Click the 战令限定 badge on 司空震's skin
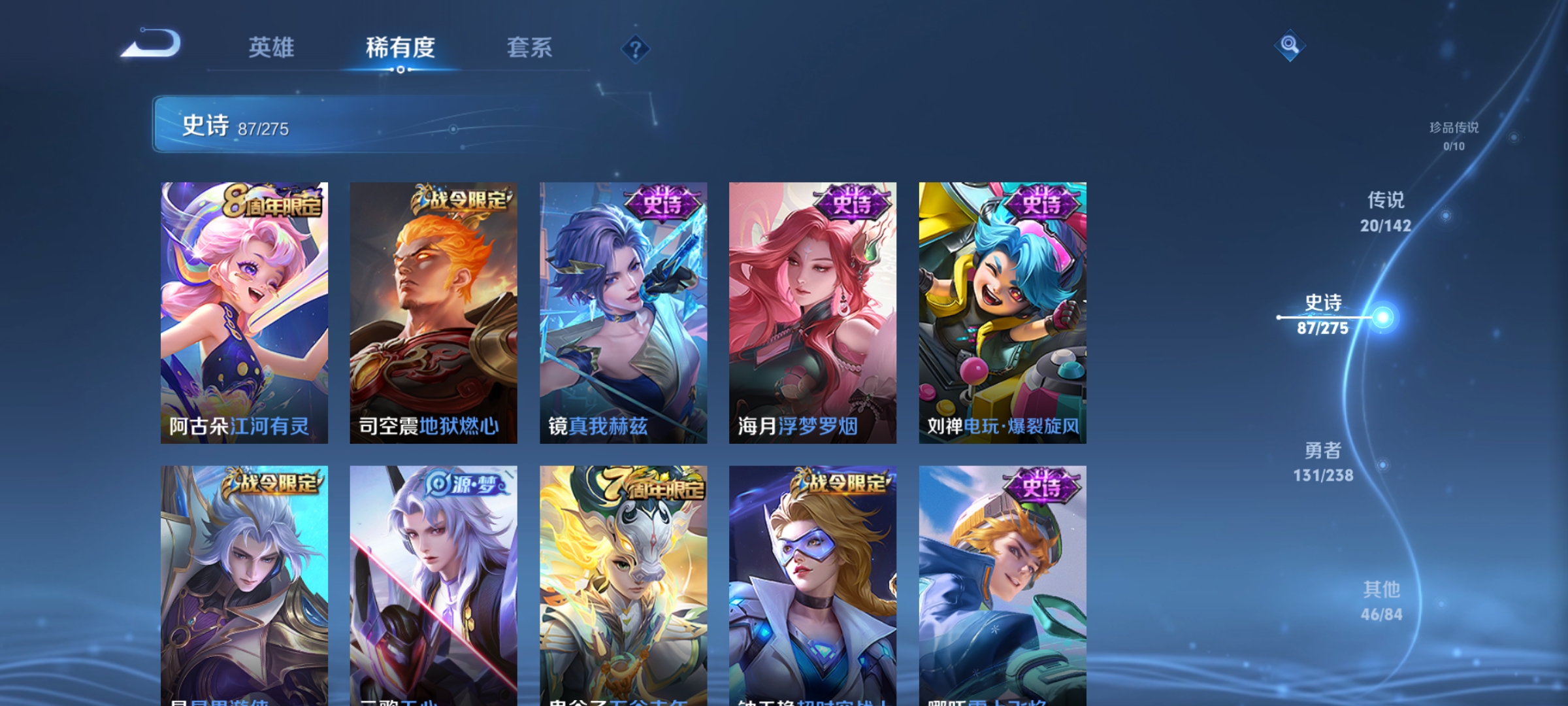 coord(461,199)
